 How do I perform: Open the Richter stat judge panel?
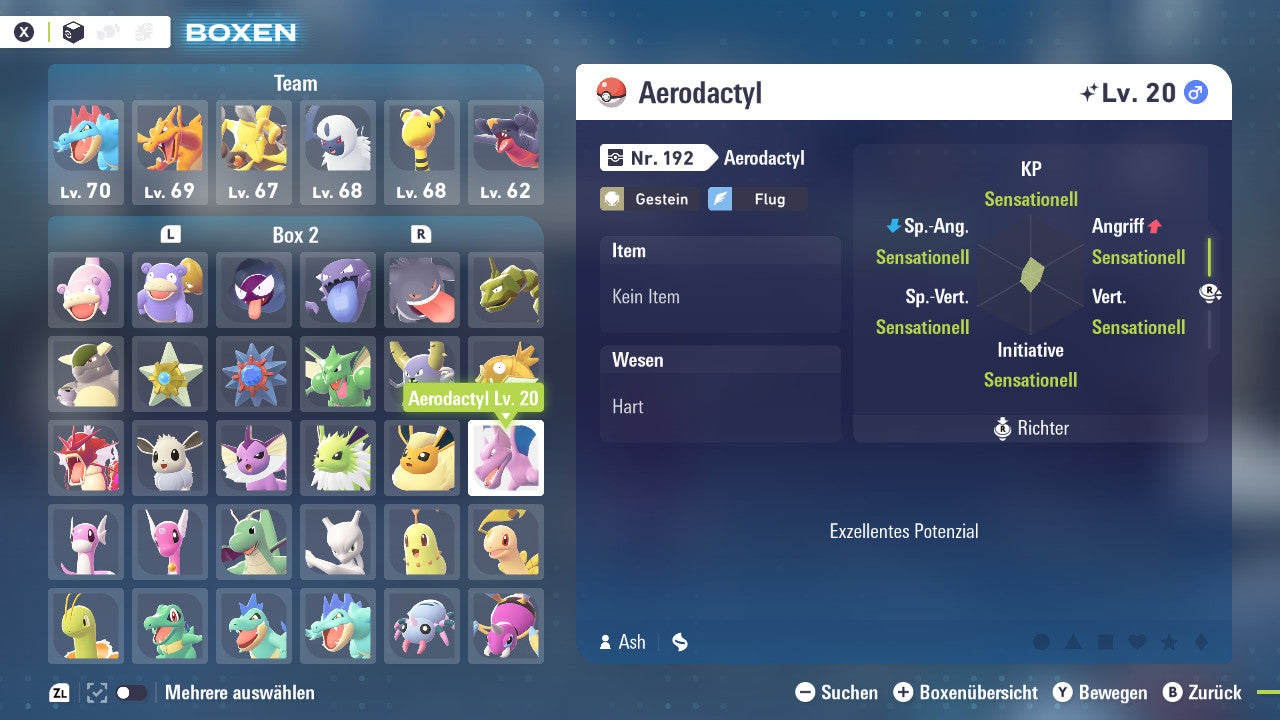pyautogui.click(x=1030, y=428)
